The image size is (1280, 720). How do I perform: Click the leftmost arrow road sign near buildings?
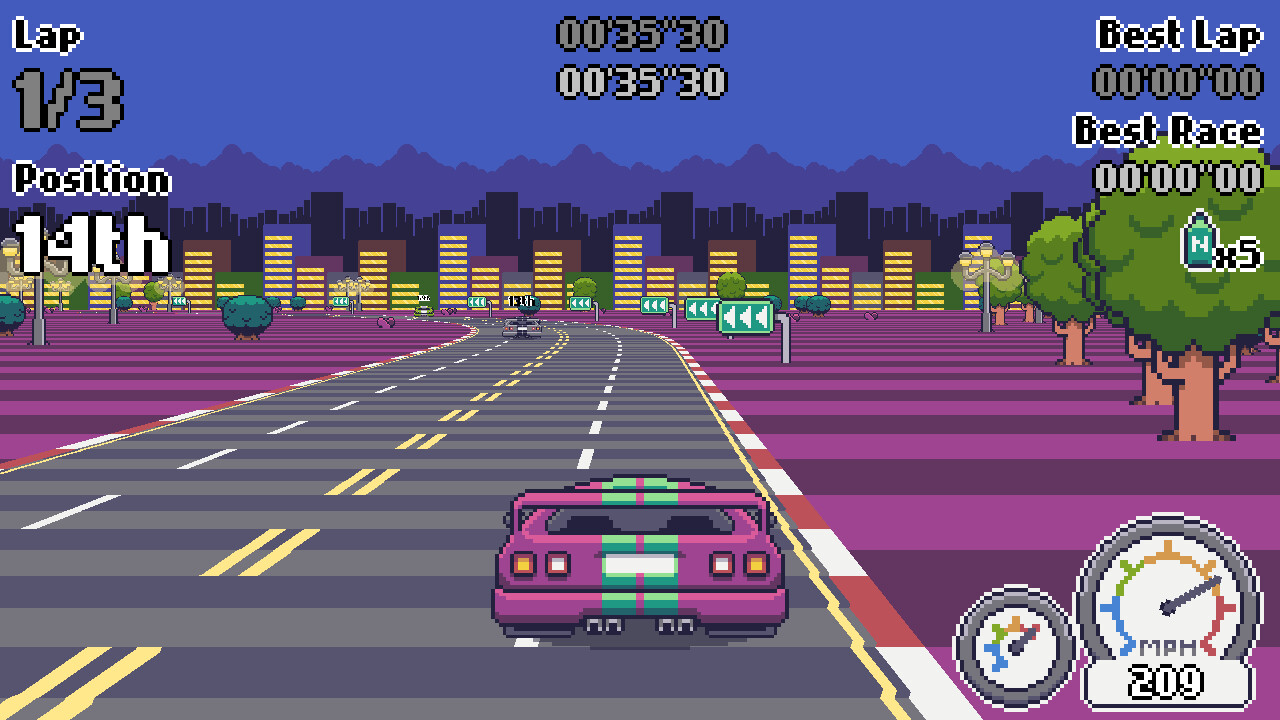coord(479,301)
